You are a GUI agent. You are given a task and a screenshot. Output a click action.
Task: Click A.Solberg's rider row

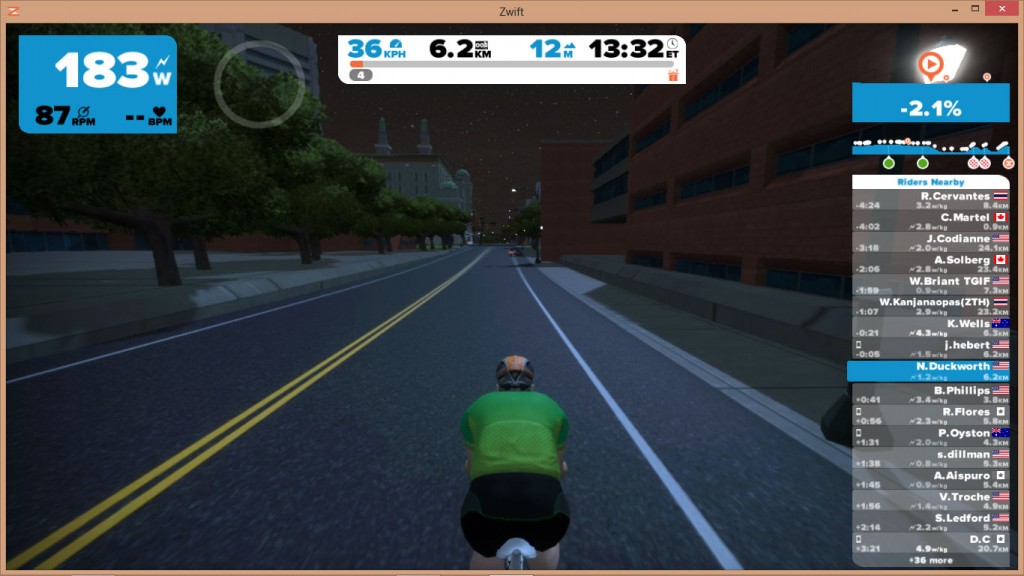pyautogui.click(x=930, y=264)
